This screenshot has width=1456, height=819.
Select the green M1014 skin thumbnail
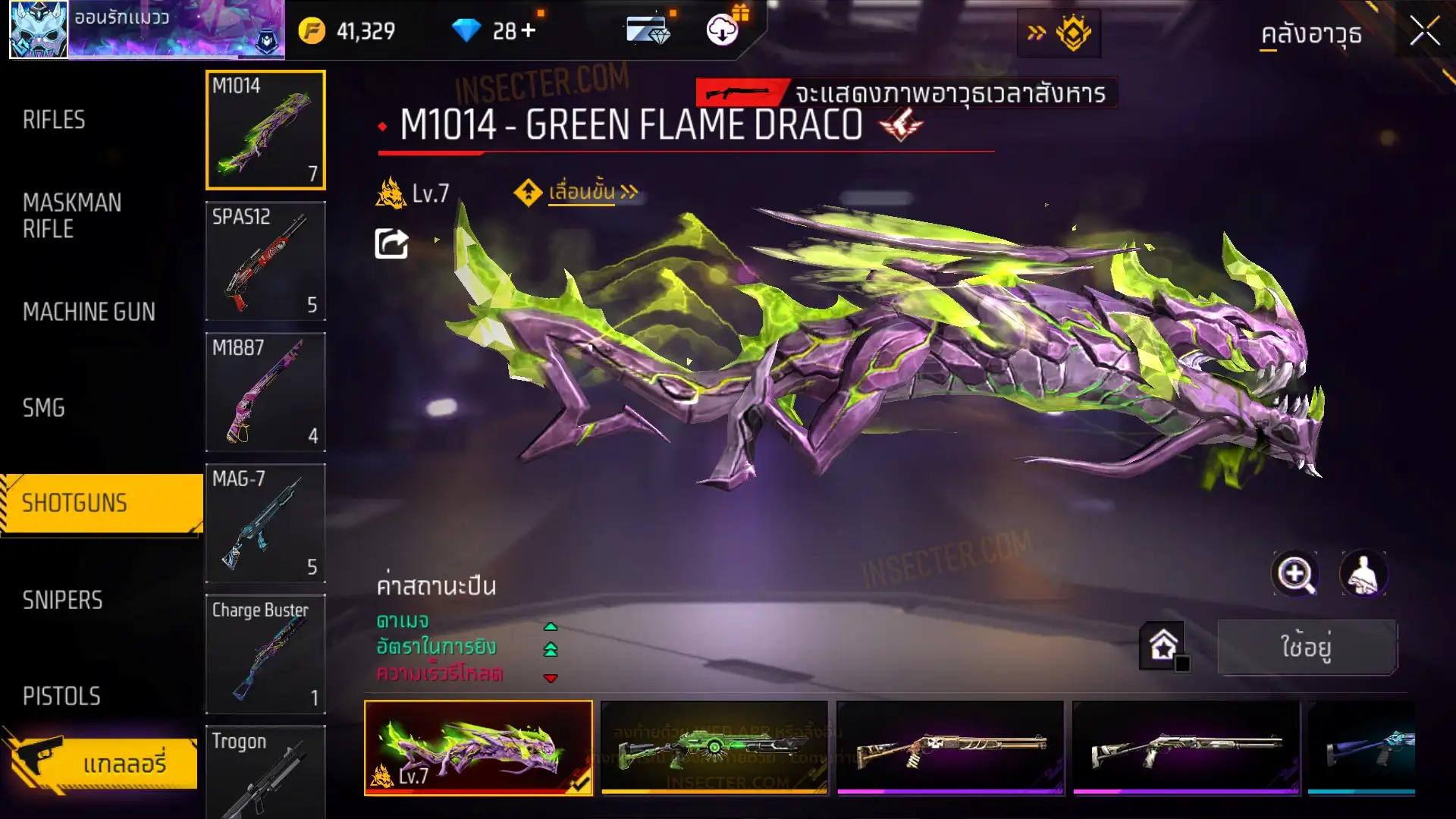click(x=714, y=748)
